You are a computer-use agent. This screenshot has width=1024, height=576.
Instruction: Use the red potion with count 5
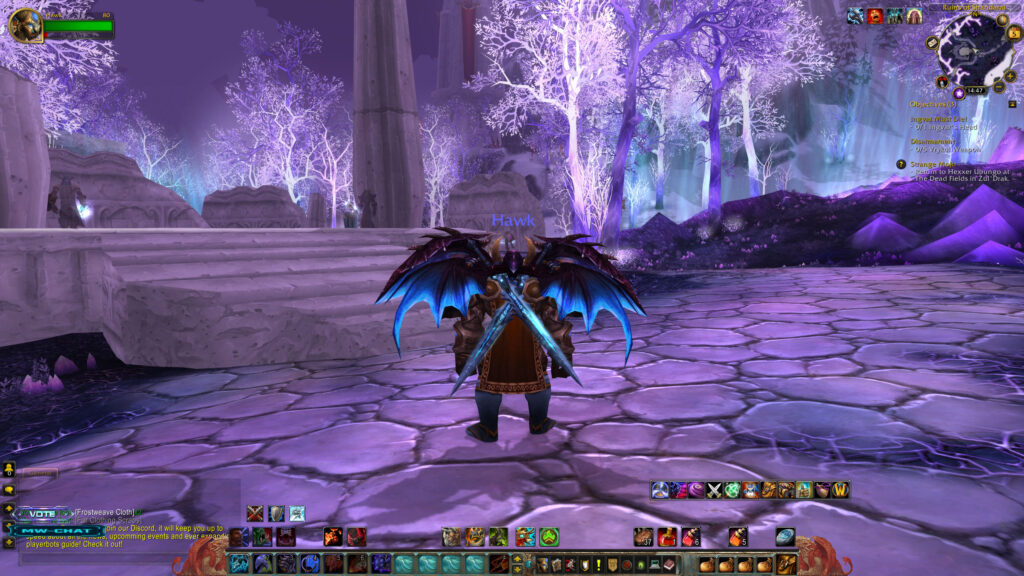coord(738,537)
